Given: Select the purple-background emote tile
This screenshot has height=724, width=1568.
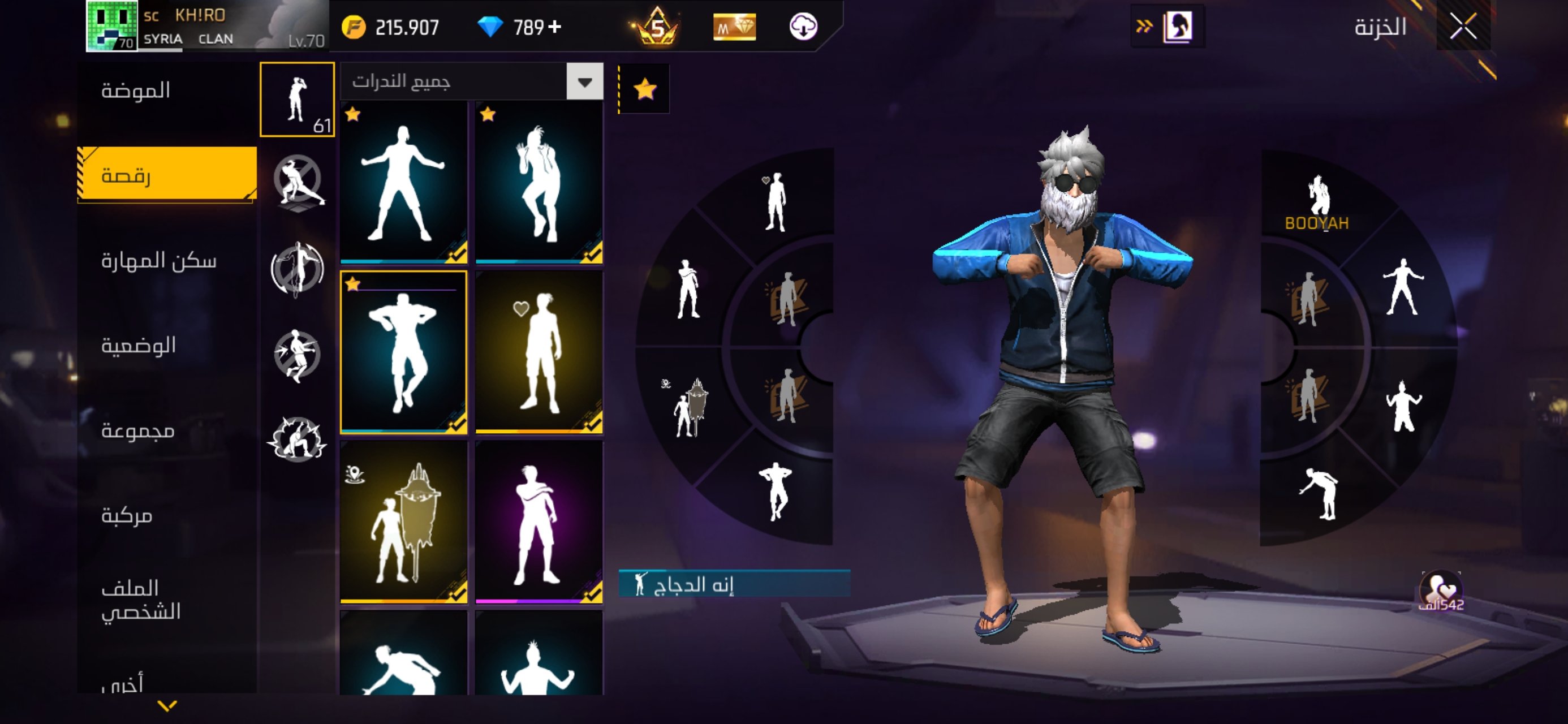Looking at the screenshot, I should (x=539, y=523).
